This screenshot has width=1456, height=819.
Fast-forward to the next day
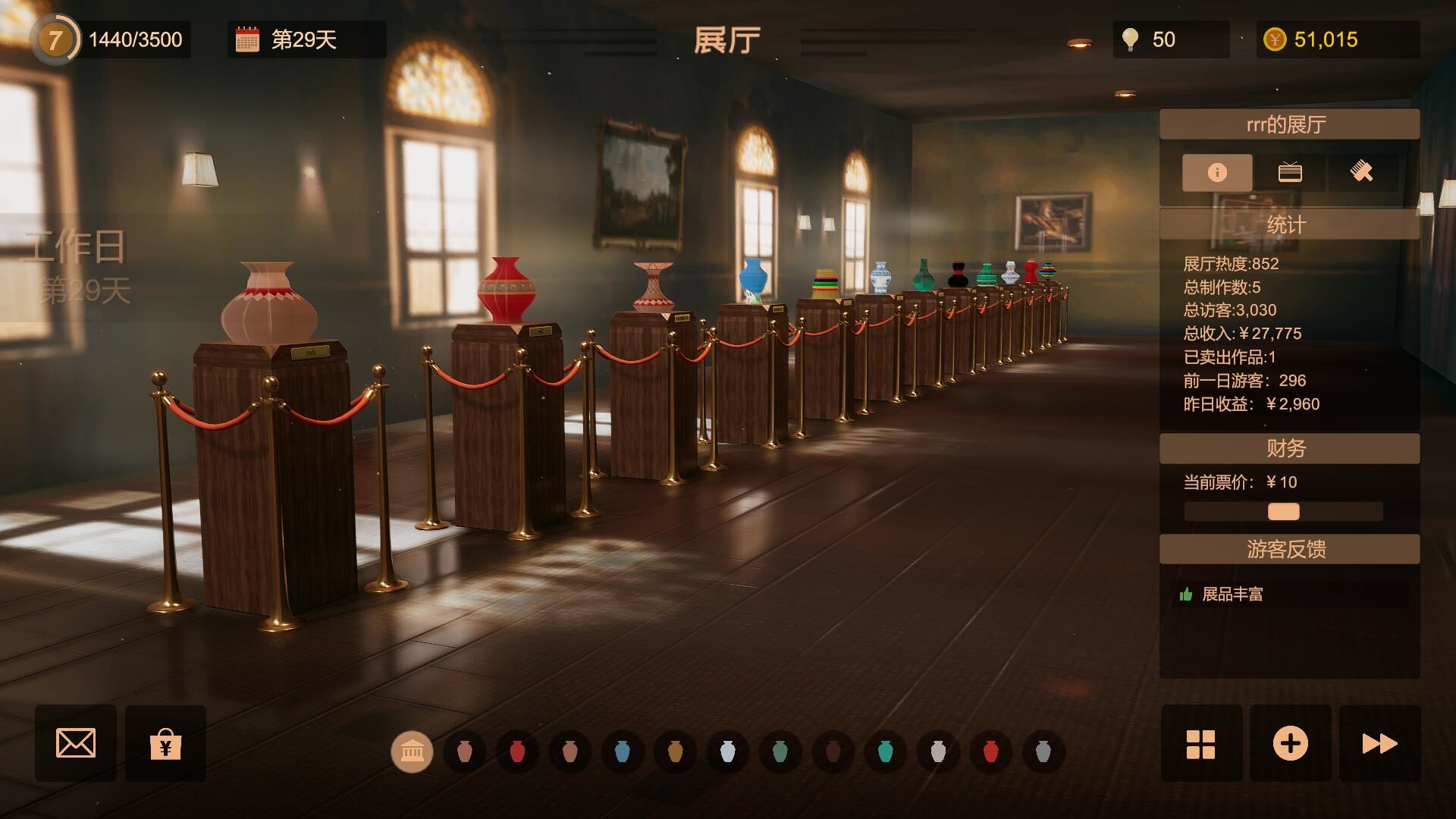tap(1379, 744)
